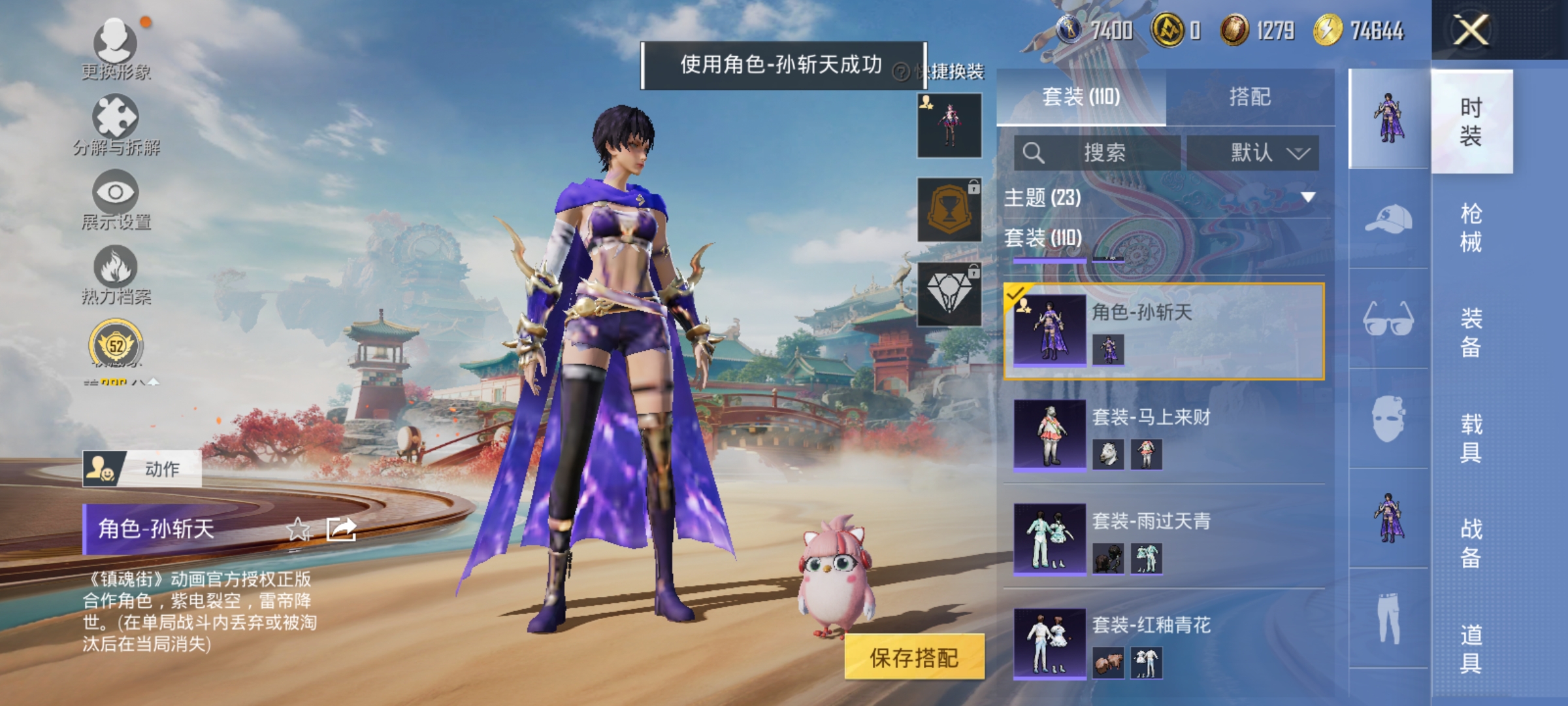Click the magnifier search icon
1568x706 pixels.
(x=1033, y=154)
